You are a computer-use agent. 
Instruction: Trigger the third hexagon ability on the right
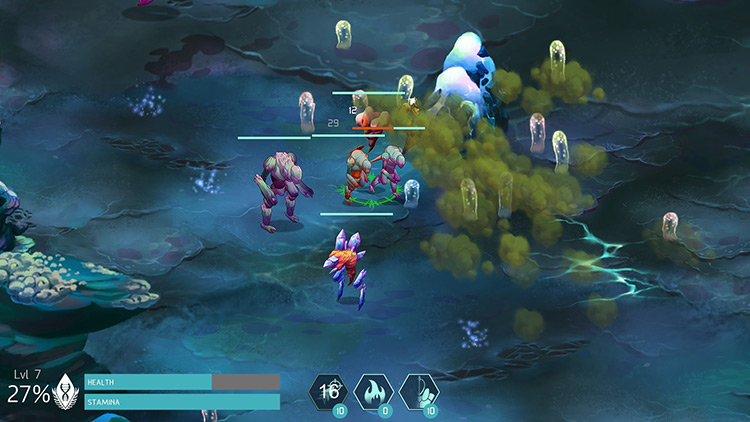pos(418,391)
